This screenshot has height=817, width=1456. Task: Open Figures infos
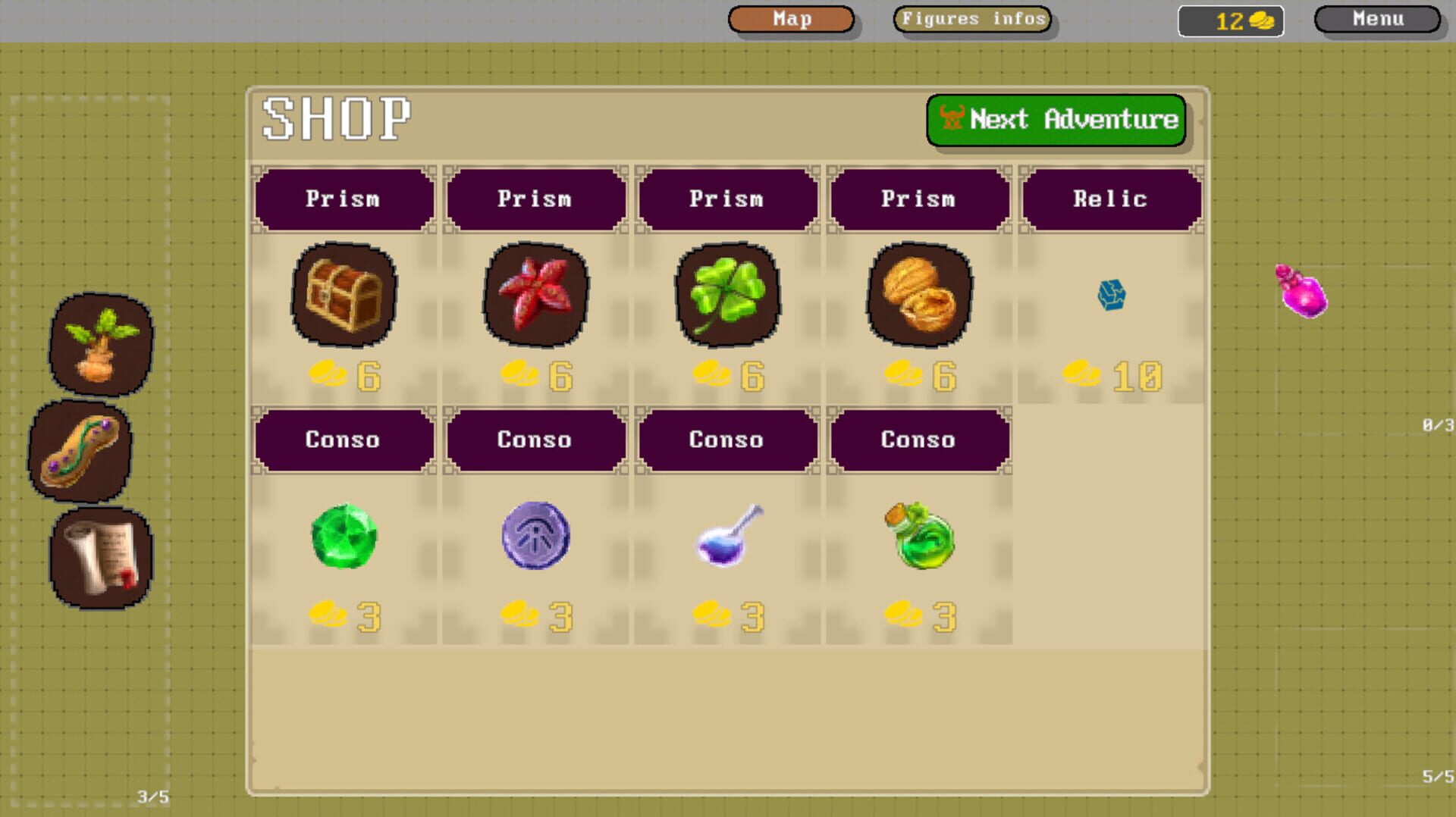tap(971, 19)
